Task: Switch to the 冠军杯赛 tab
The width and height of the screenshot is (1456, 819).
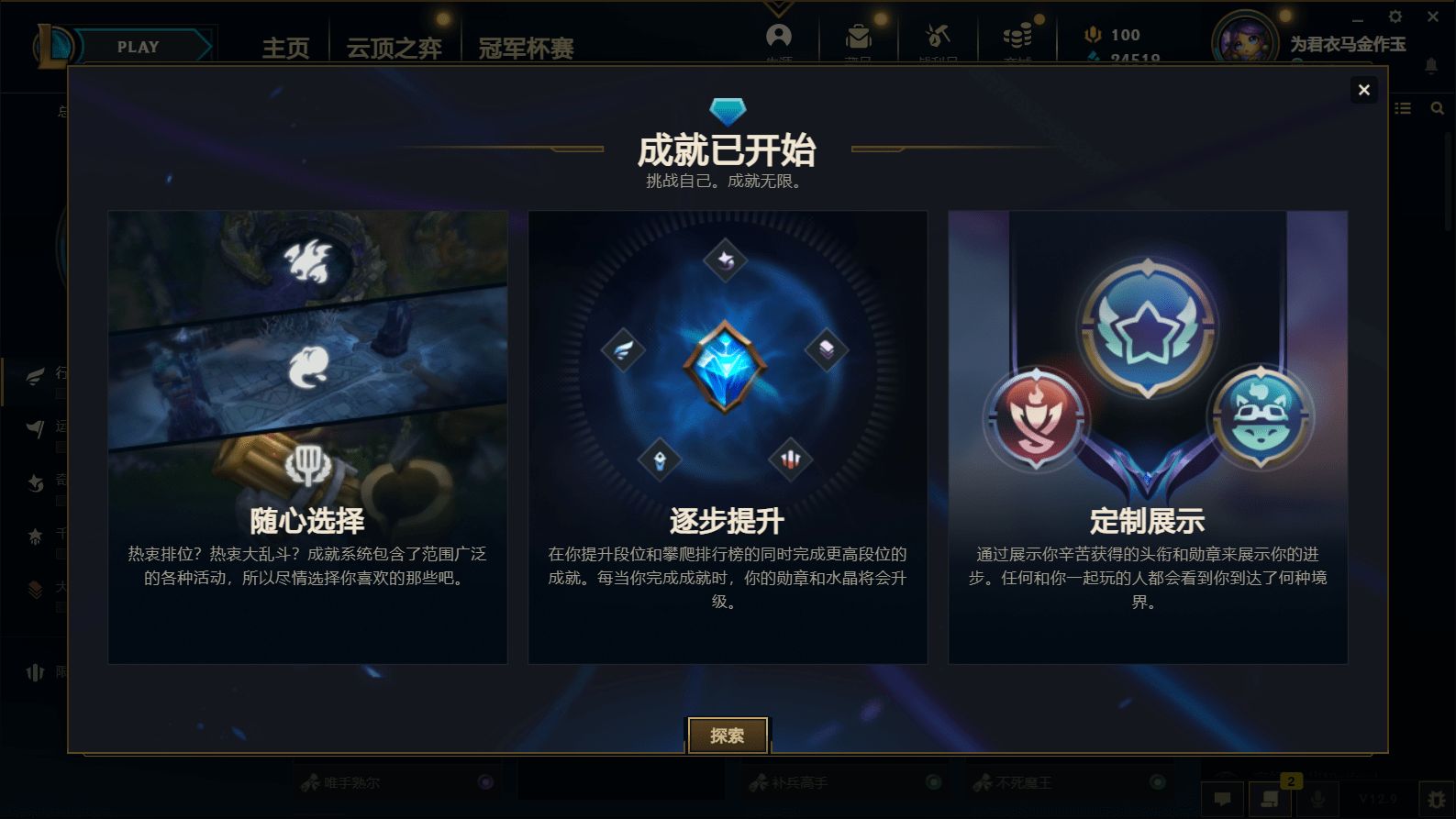Action: click(525, 47)
